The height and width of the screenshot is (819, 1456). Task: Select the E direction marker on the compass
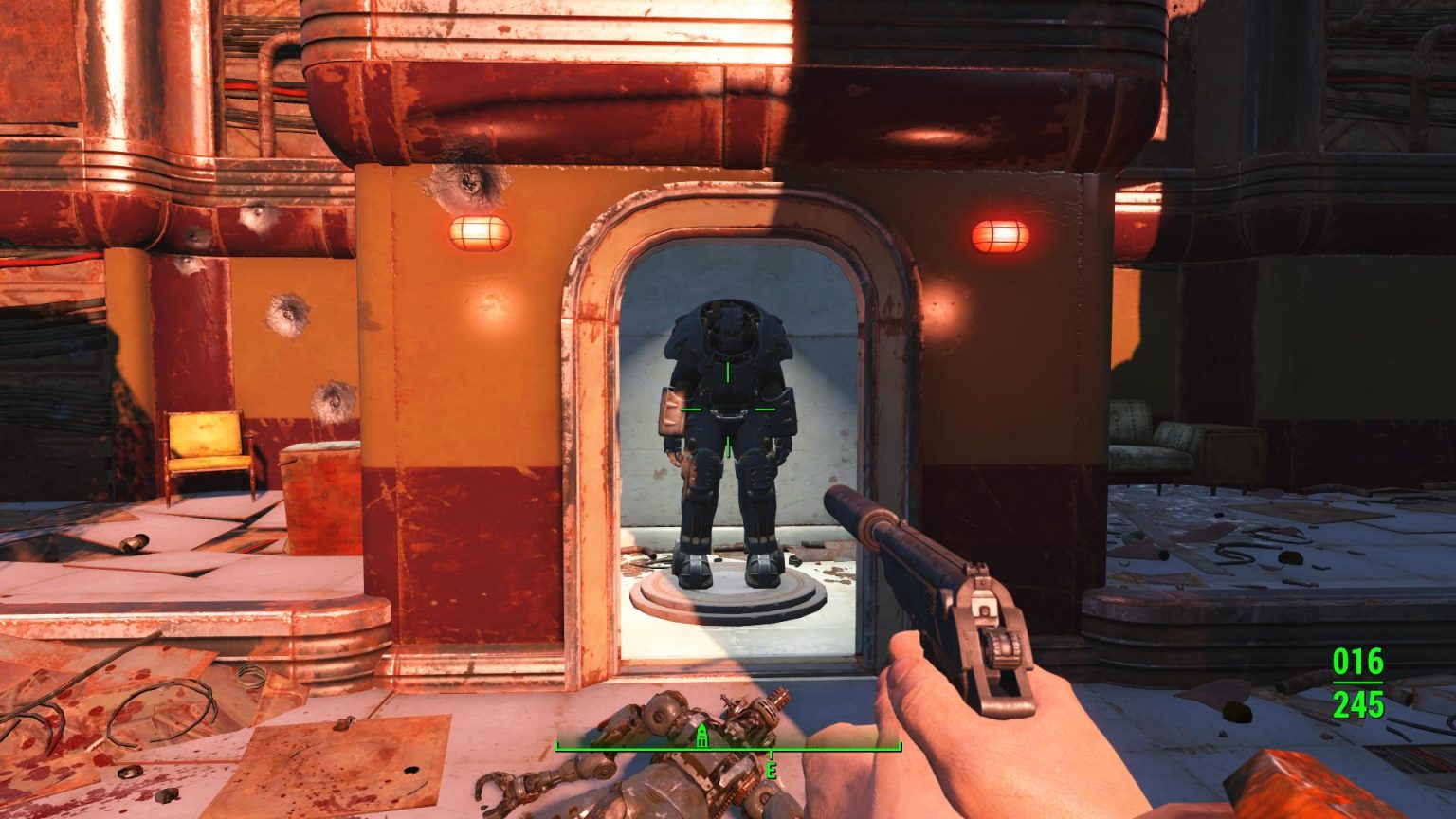770,768
